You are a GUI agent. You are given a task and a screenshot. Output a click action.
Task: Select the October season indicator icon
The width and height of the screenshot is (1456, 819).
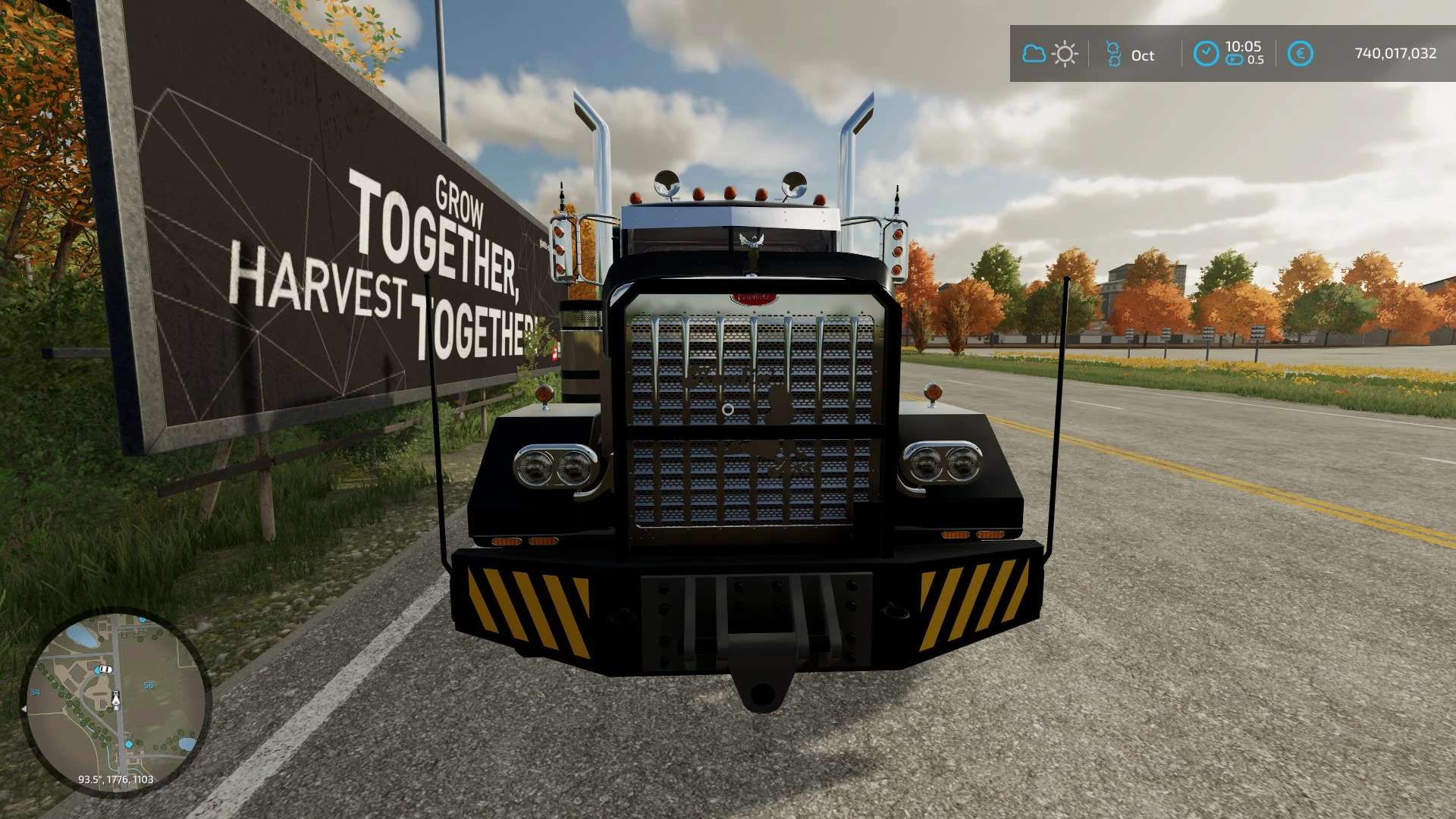coord(1113,54)
